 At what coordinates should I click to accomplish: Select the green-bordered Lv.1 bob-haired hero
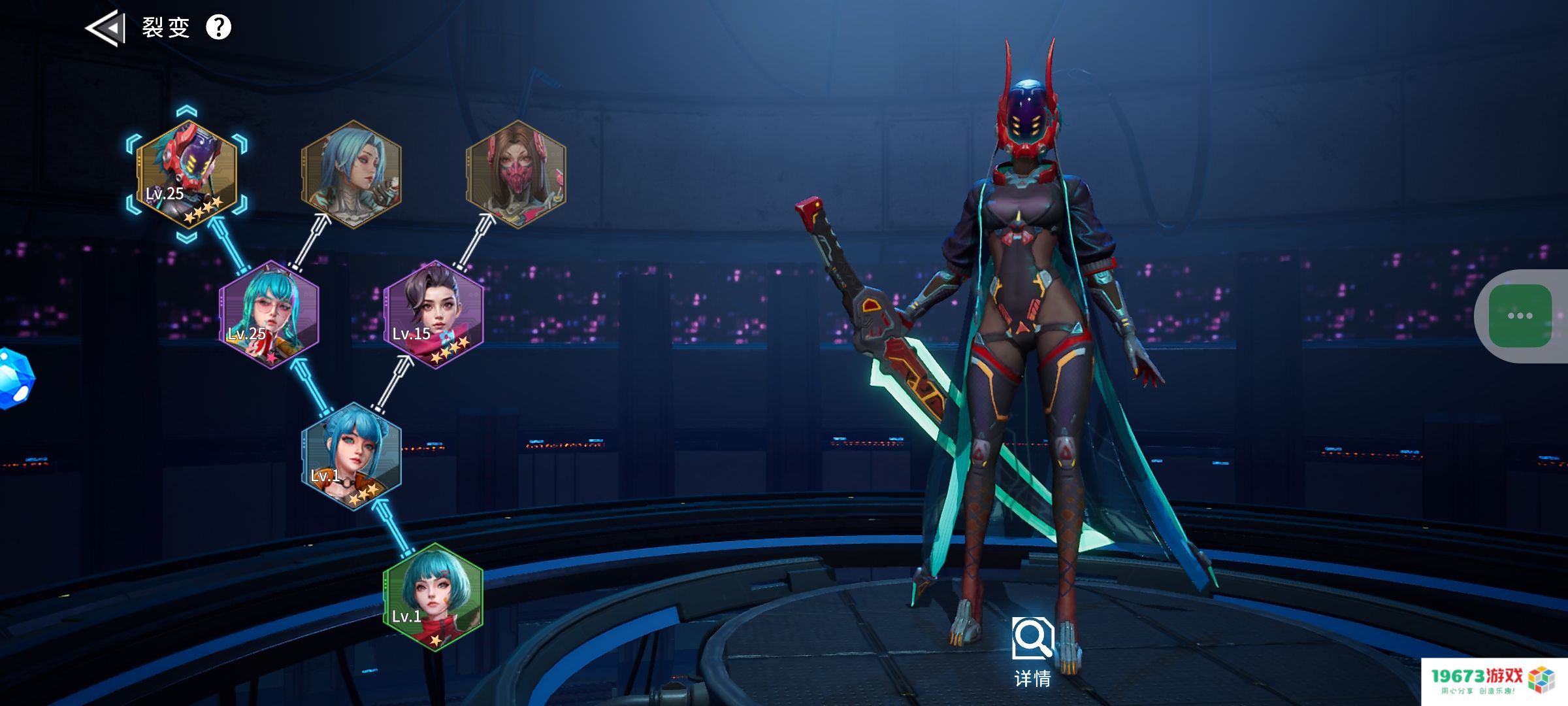(x=434, y=597)
